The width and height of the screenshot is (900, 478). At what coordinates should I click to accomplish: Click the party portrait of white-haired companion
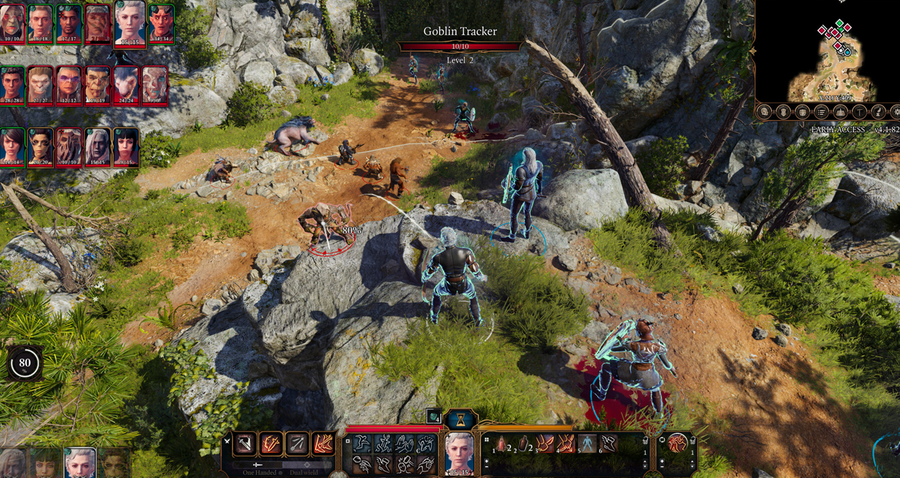[x=79, y=463]
